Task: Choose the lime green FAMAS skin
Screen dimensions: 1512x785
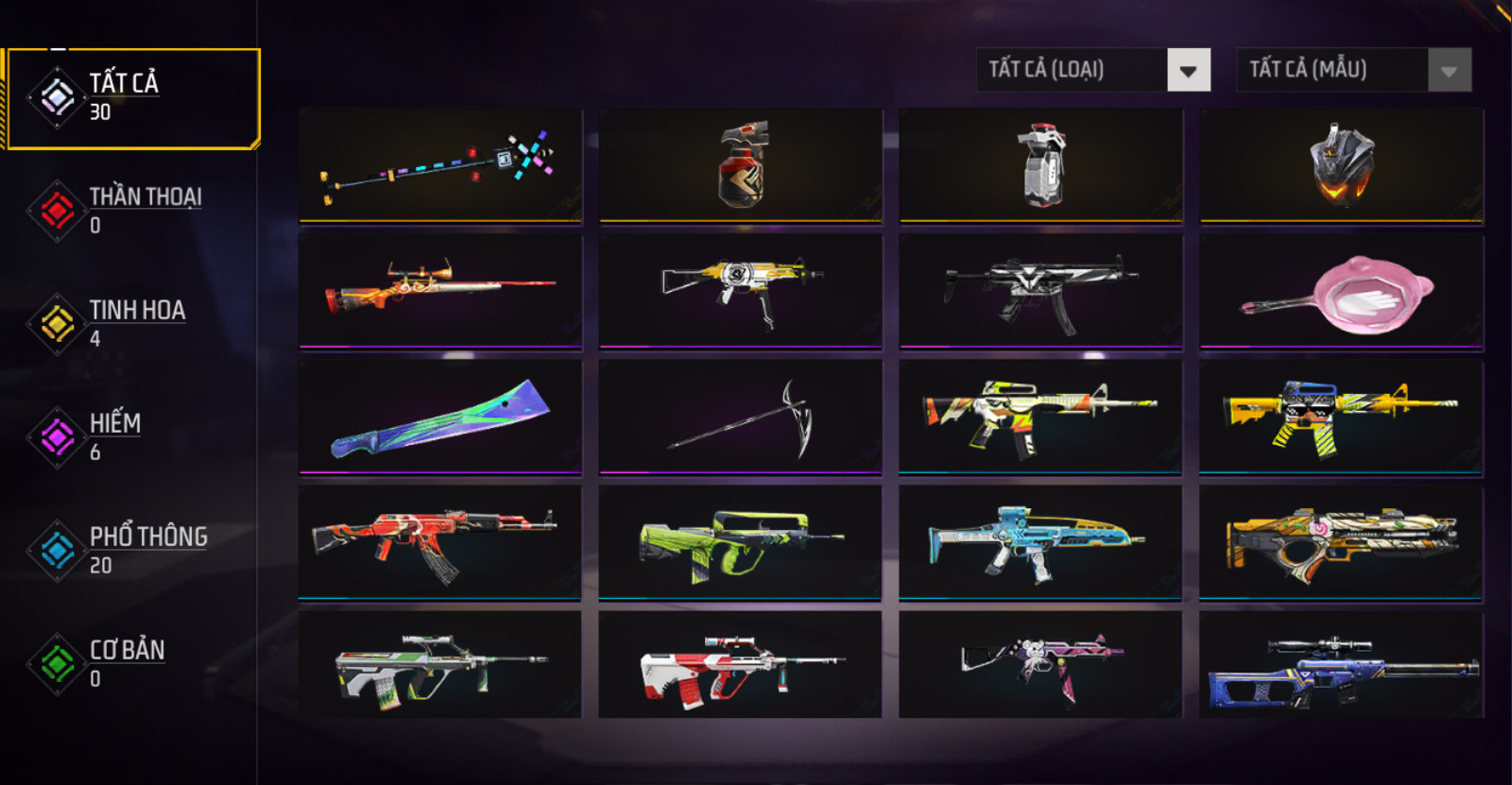Action: (740, 542)
